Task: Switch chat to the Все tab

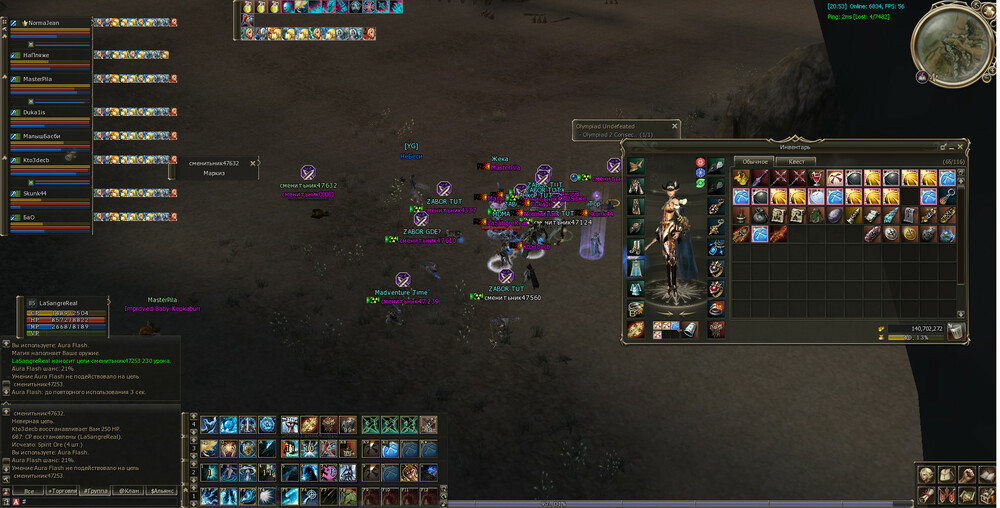Action: click(30, 491)
